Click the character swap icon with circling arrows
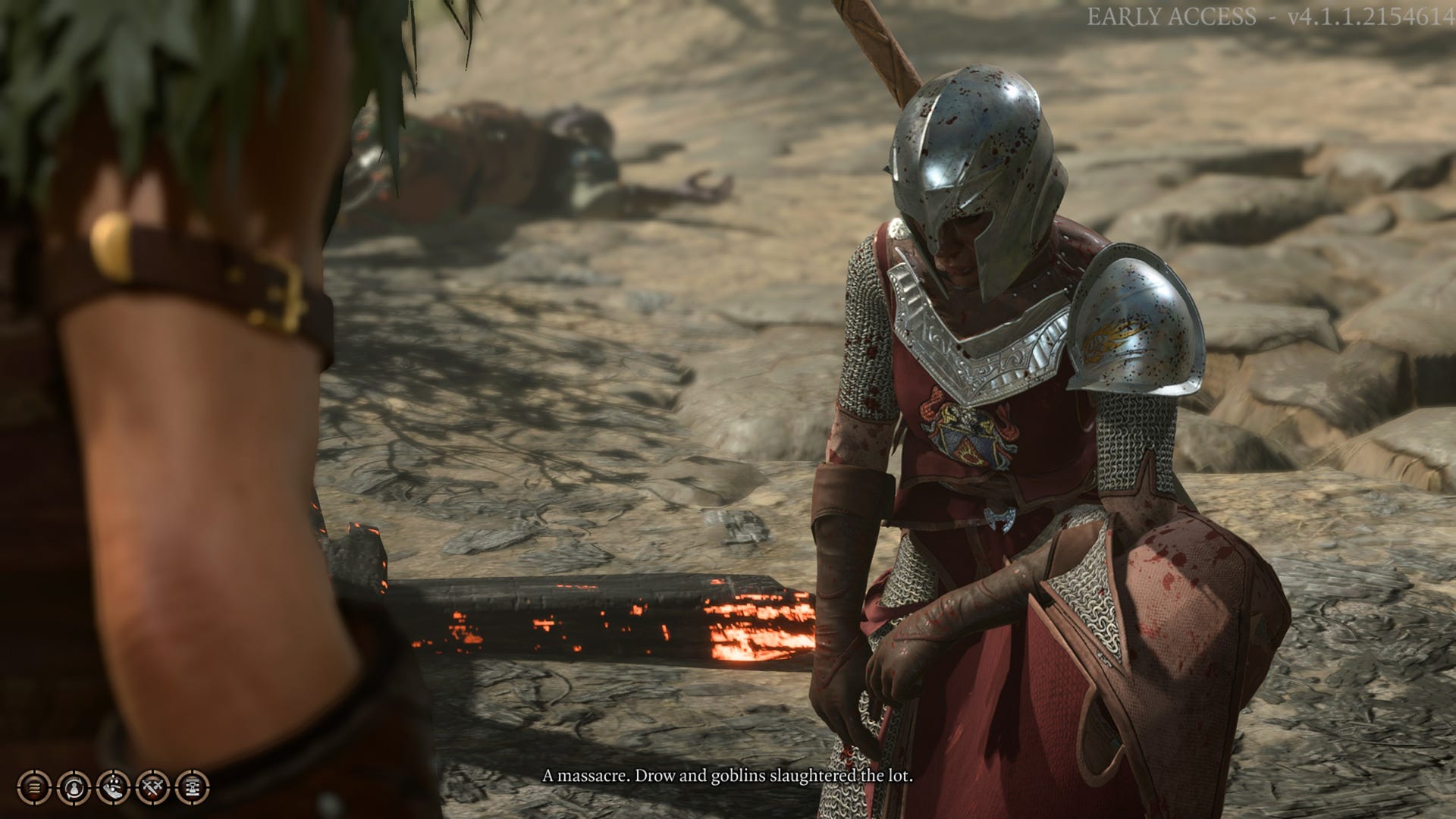Image resolution: width=1456 pixels, height=819 pixels. tap(74, 786)
